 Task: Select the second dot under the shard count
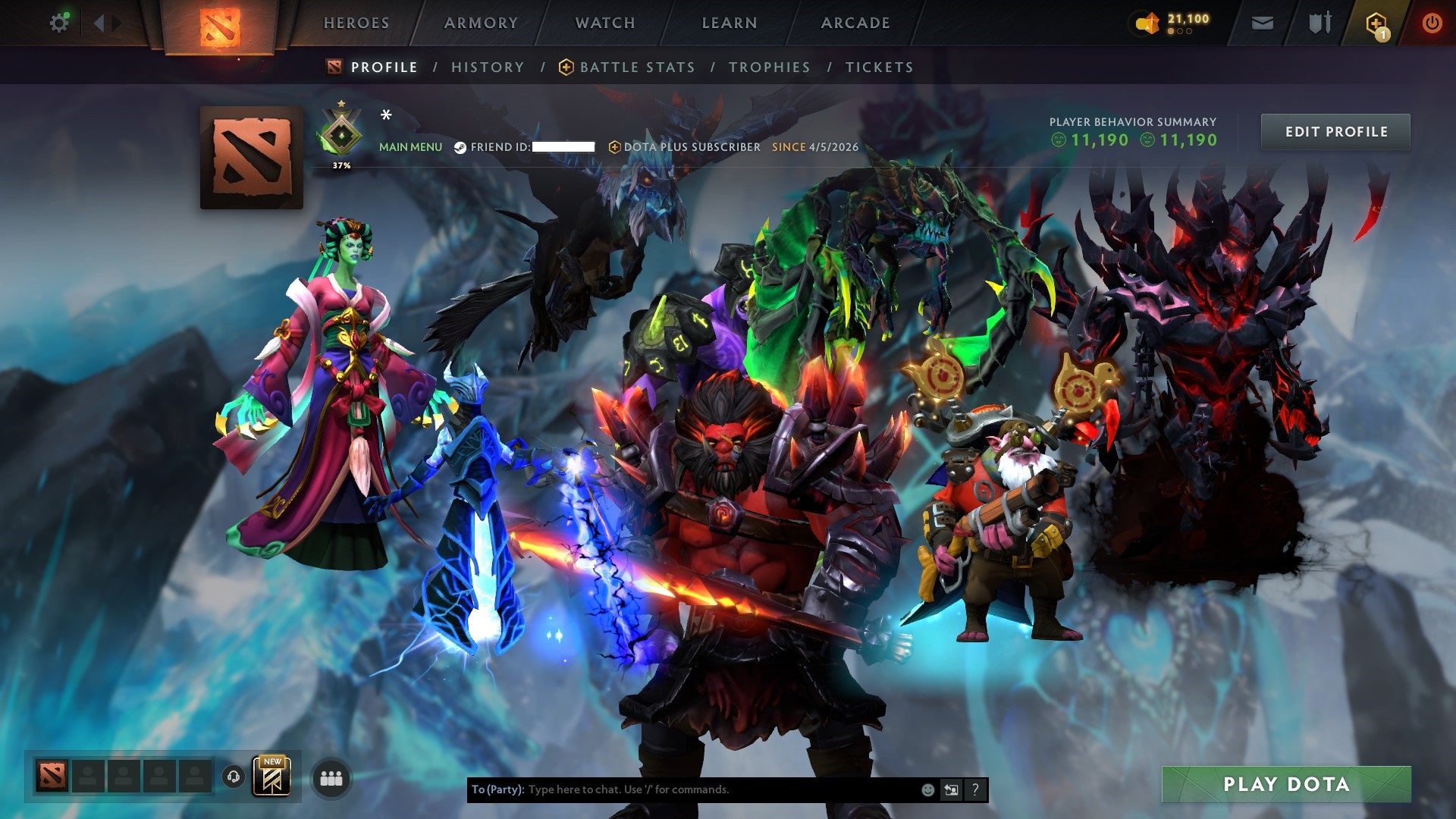(1181, 31)
